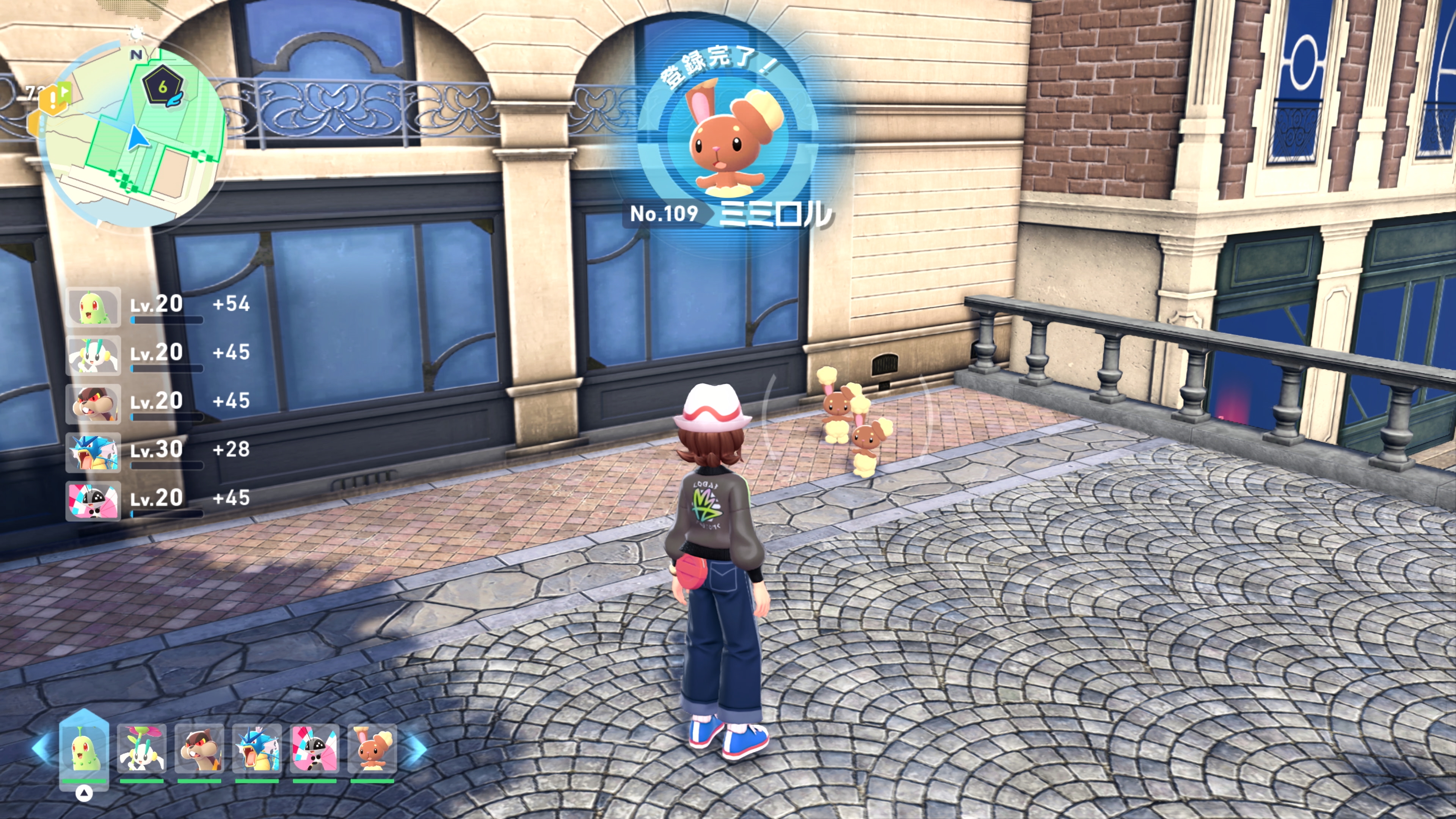Click Chikorita experience row portrait showing +54
Image resolution: width=1456 pixels, height=819 pixels.
(x=93, y=307)
